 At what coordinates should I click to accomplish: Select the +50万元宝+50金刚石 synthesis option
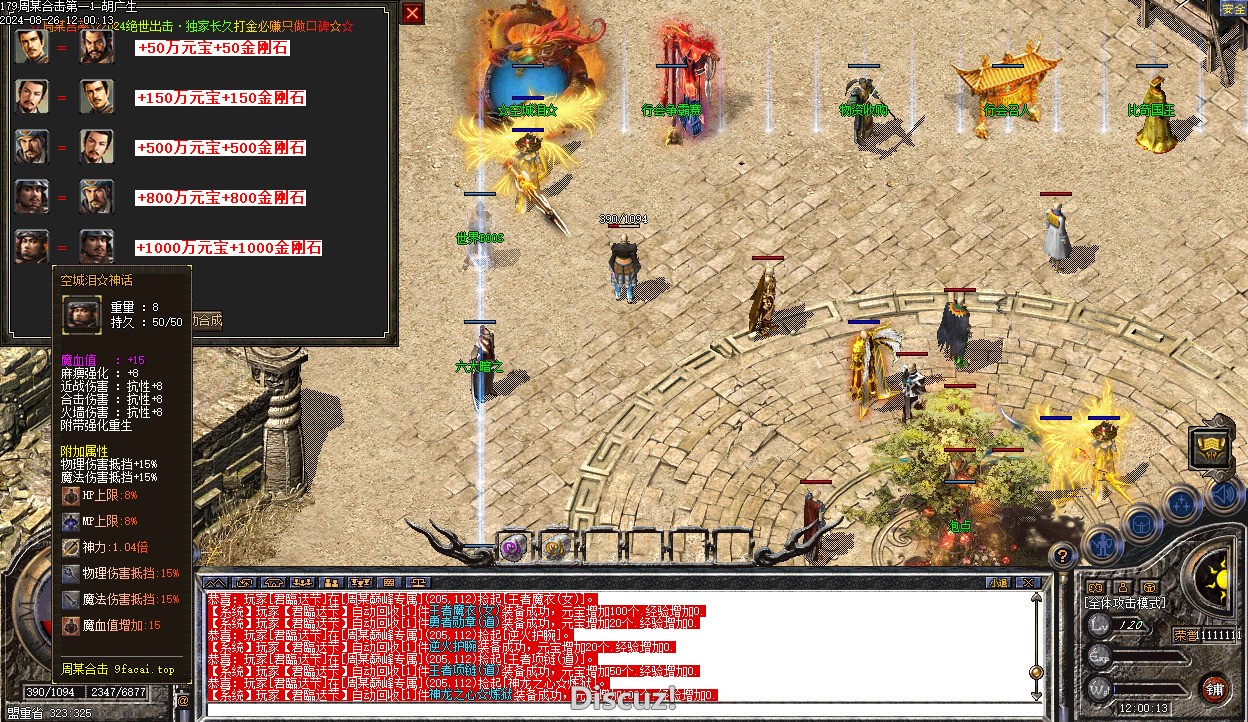click(213, 48)
